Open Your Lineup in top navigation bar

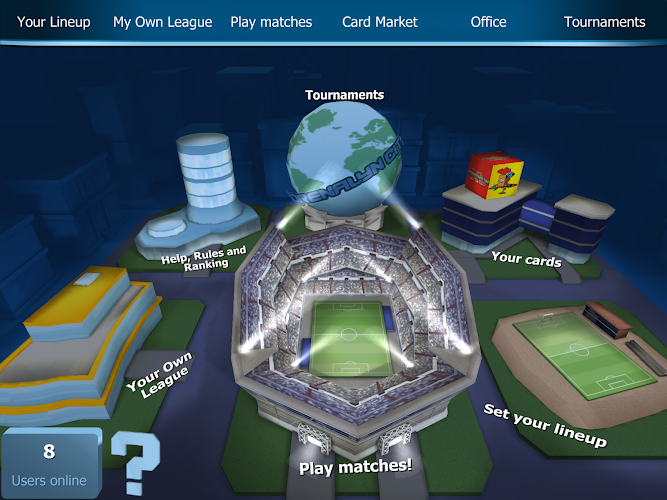[x=53, y=22]
